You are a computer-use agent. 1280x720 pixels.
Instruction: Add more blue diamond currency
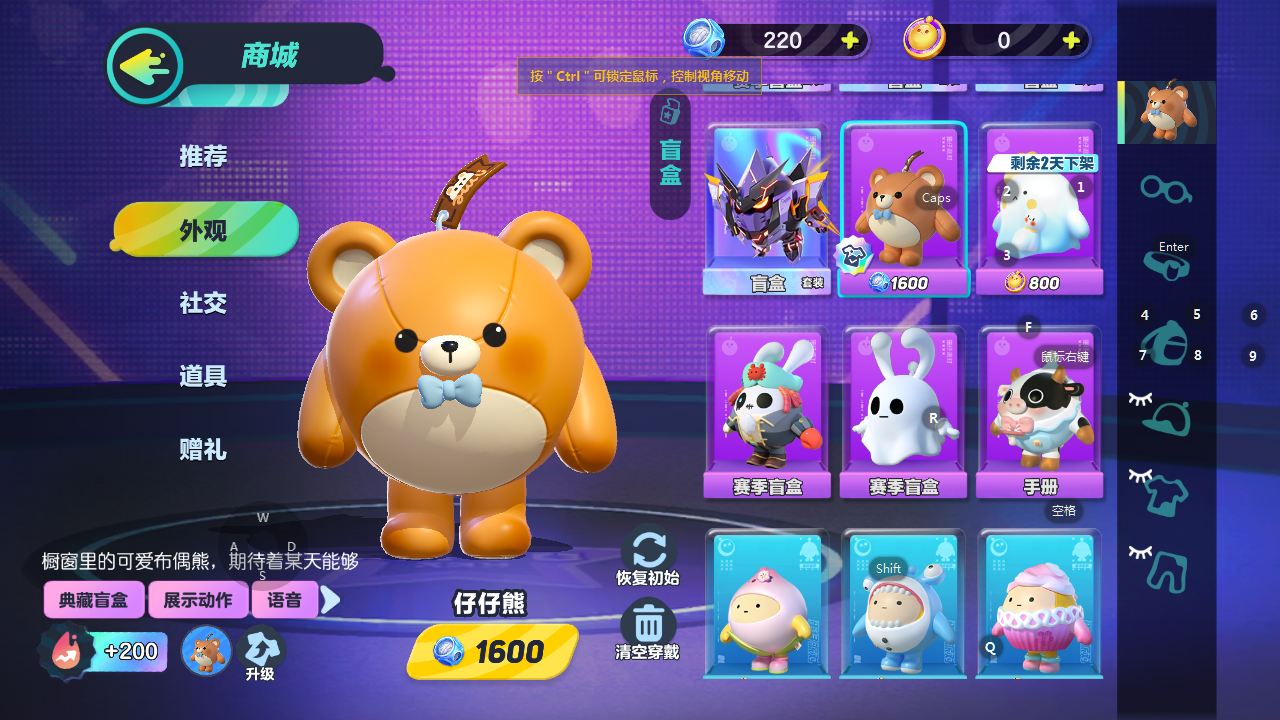[x=850, y=40]
